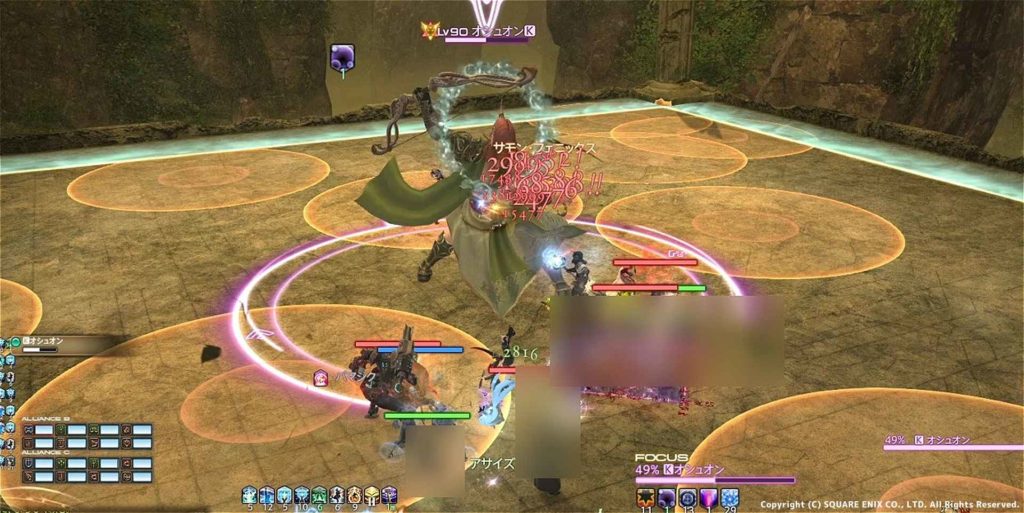Click the yellow buff icon in status row
This screenshot has width=1024, height=513.
[x=371, y=494]
